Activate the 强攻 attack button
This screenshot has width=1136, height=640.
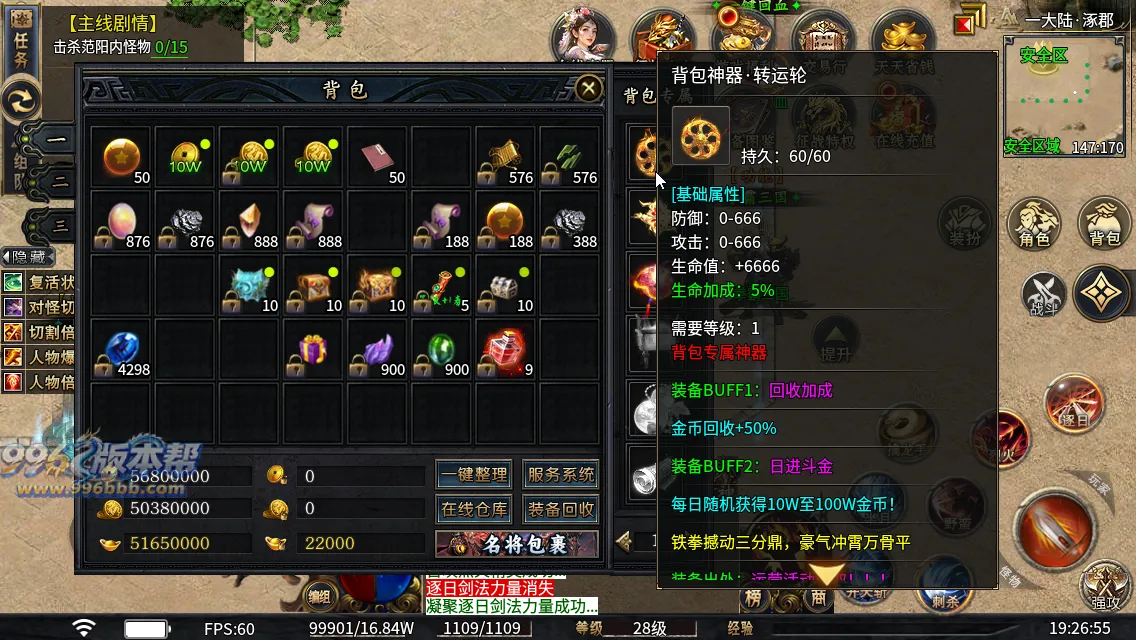pyautogui.click(x=1105, y=583)
